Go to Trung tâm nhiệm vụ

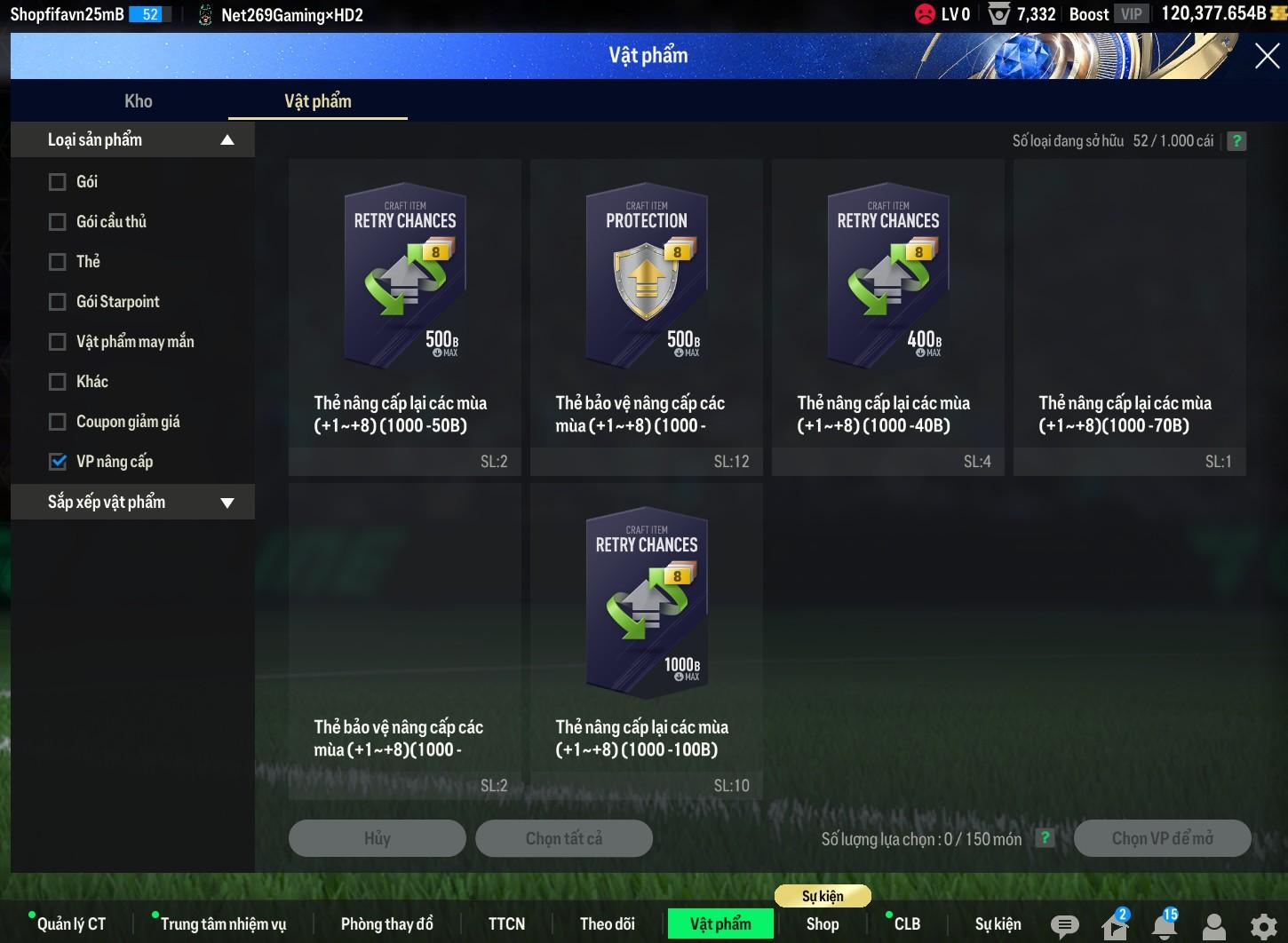coord(223,923)
